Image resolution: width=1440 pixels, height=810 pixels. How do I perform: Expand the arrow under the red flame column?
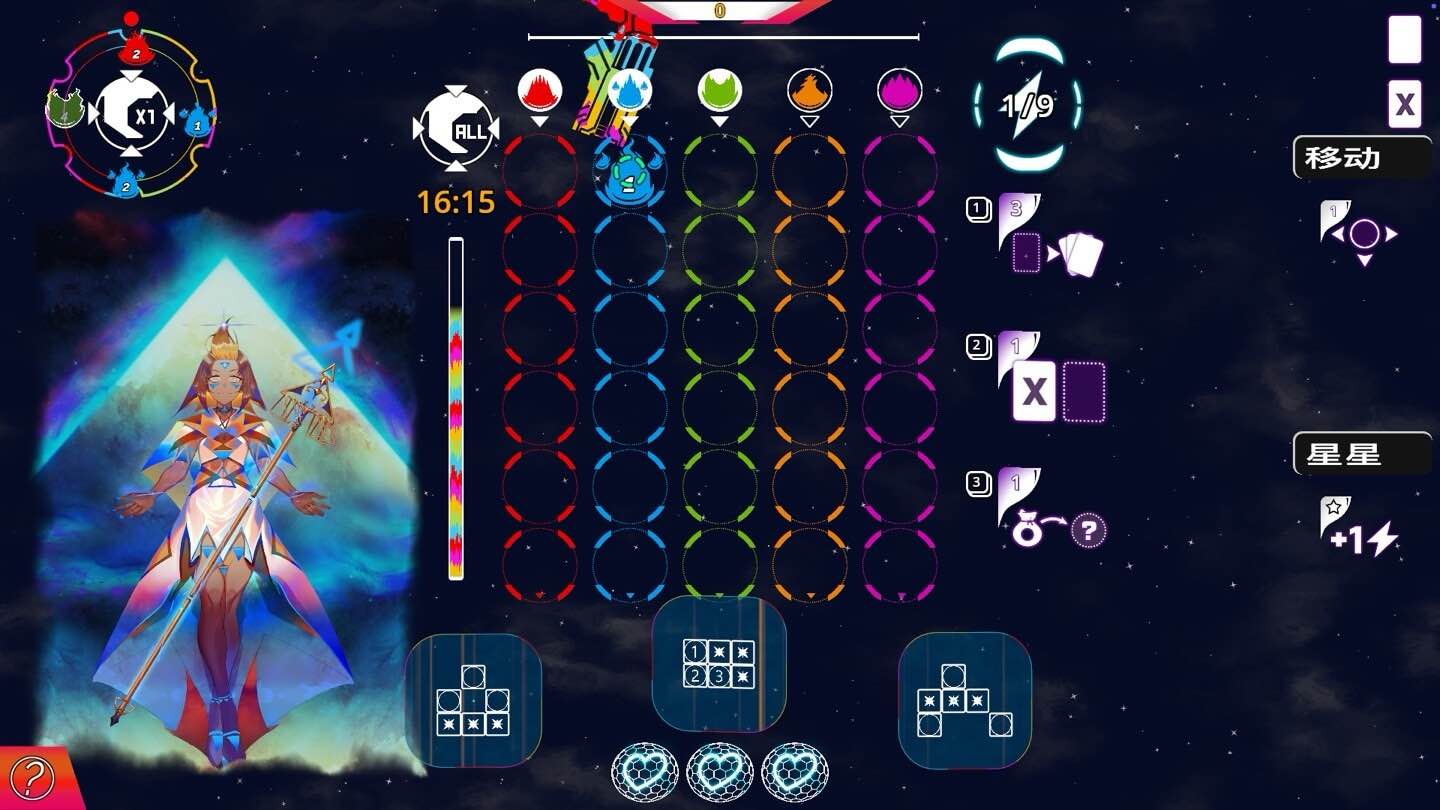pyautogui.click(x=539, y=120)
